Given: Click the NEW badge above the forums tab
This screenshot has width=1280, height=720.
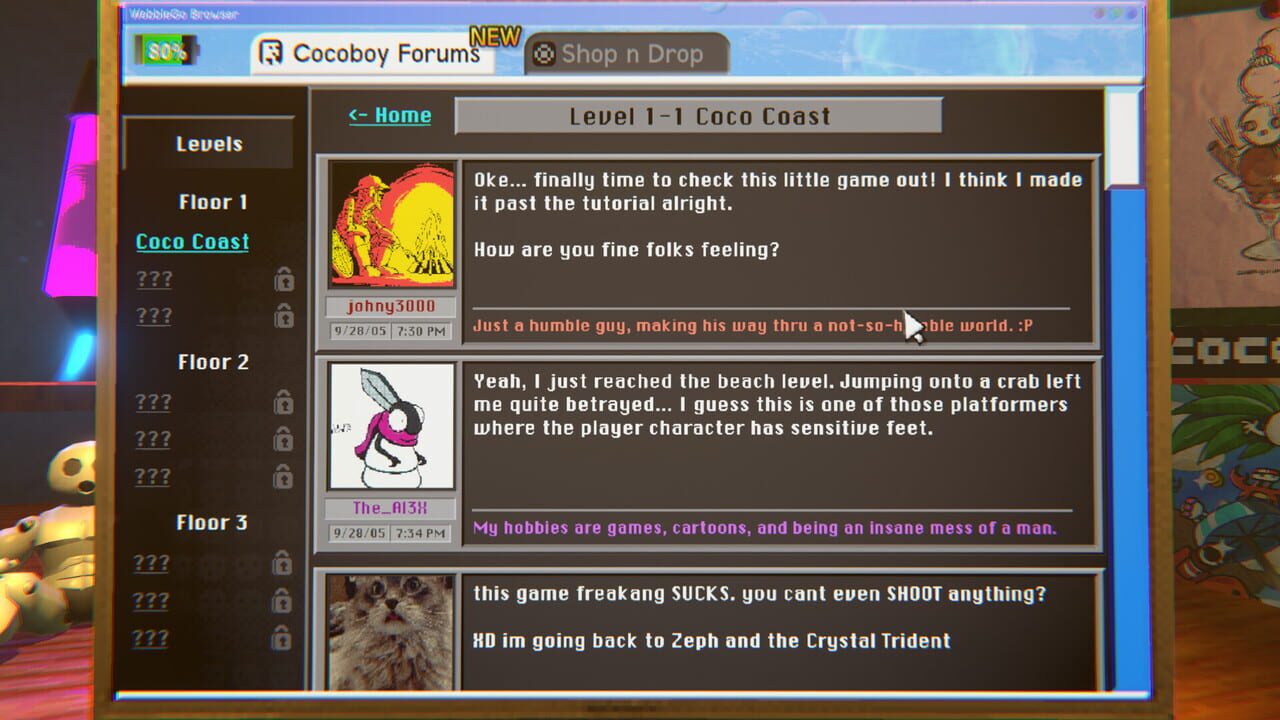Looking at the screenshot, I should coord(497,36).
